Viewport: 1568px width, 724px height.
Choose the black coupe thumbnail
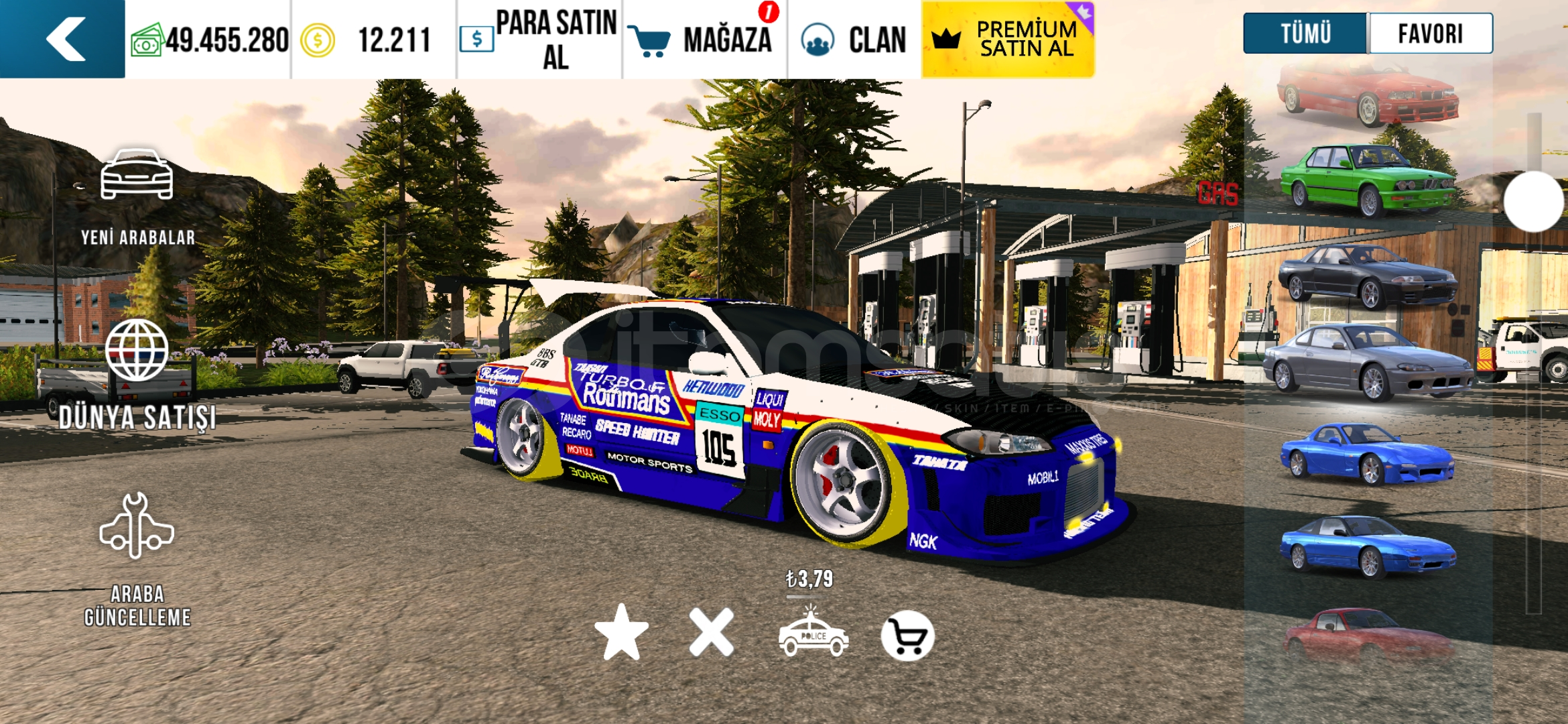(1367, 276)
